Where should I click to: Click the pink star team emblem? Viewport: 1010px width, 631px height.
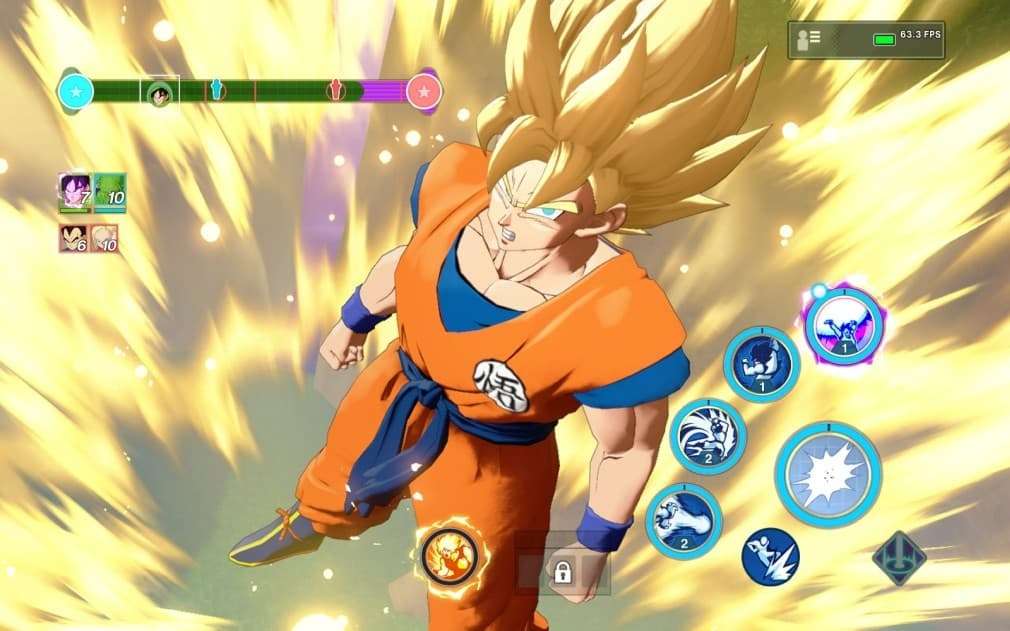click(x=424, y=92)
